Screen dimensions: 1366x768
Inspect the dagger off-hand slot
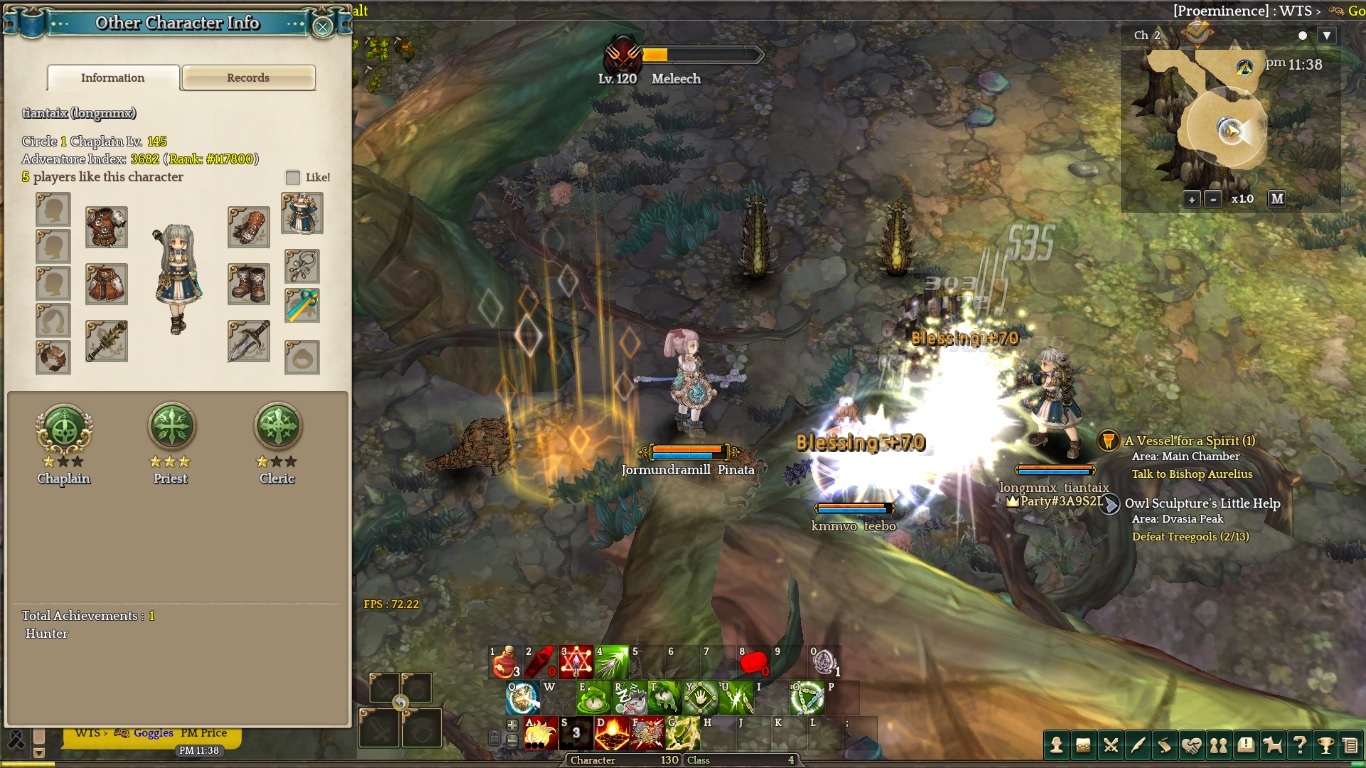(x=248, y=340)
